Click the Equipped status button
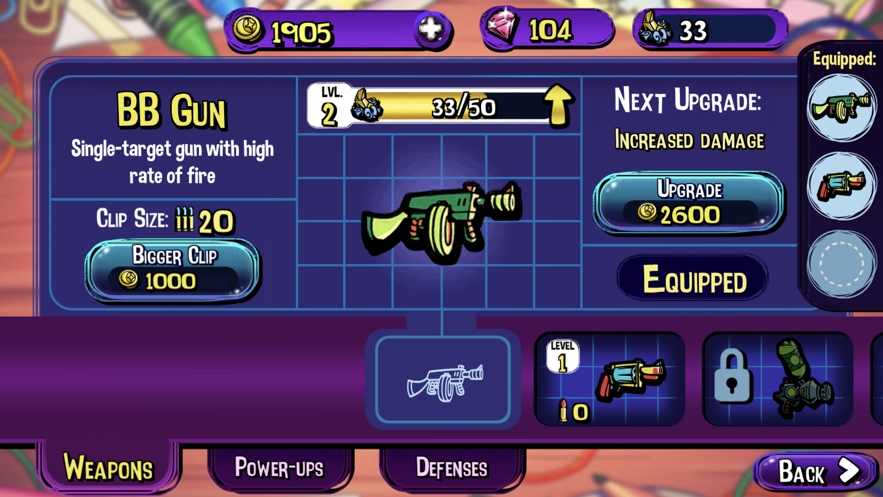 693,280
